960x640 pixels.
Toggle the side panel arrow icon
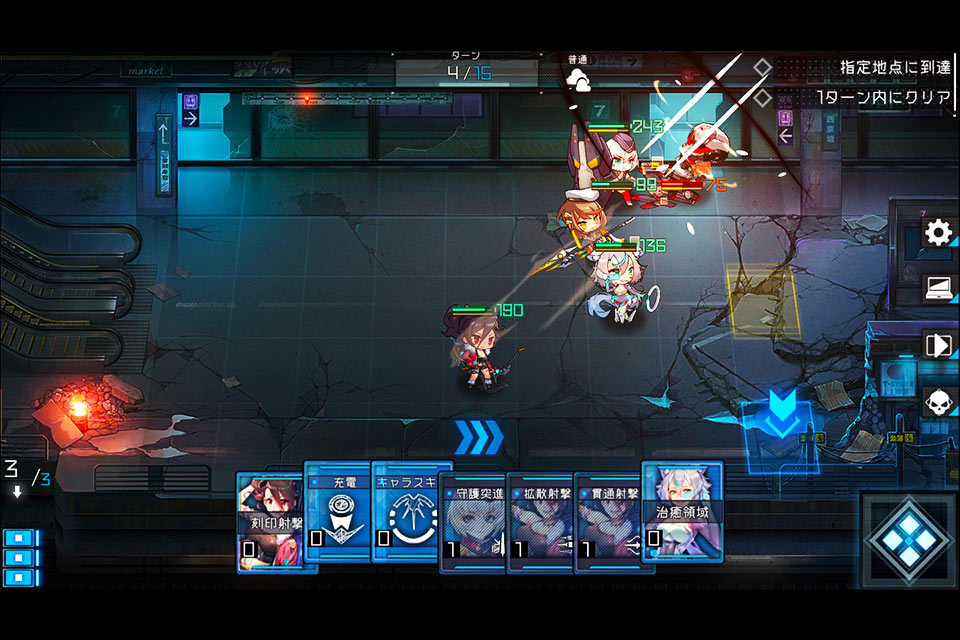coord(938,345)
